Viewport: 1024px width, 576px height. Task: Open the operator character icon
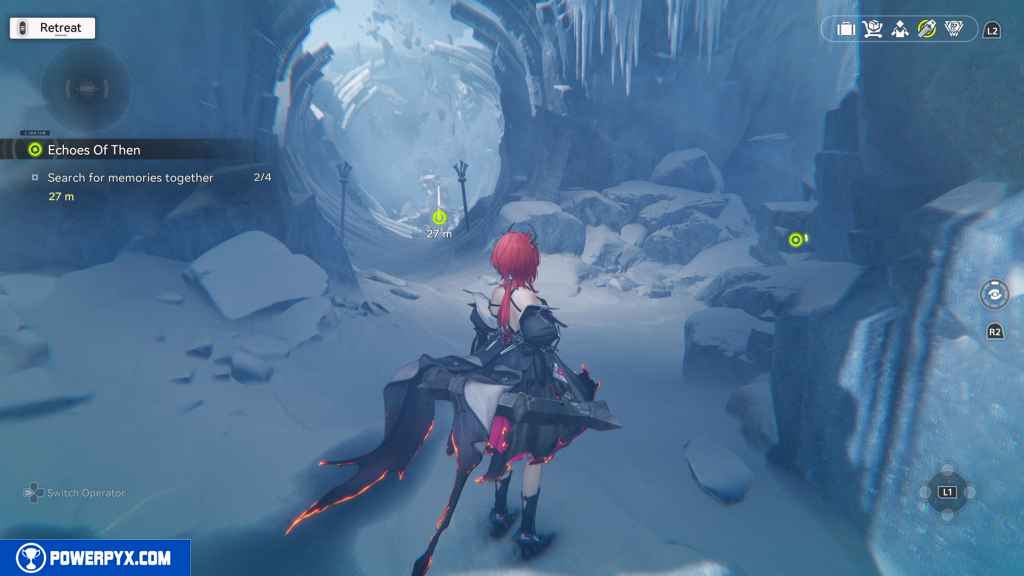coord(900,29)
